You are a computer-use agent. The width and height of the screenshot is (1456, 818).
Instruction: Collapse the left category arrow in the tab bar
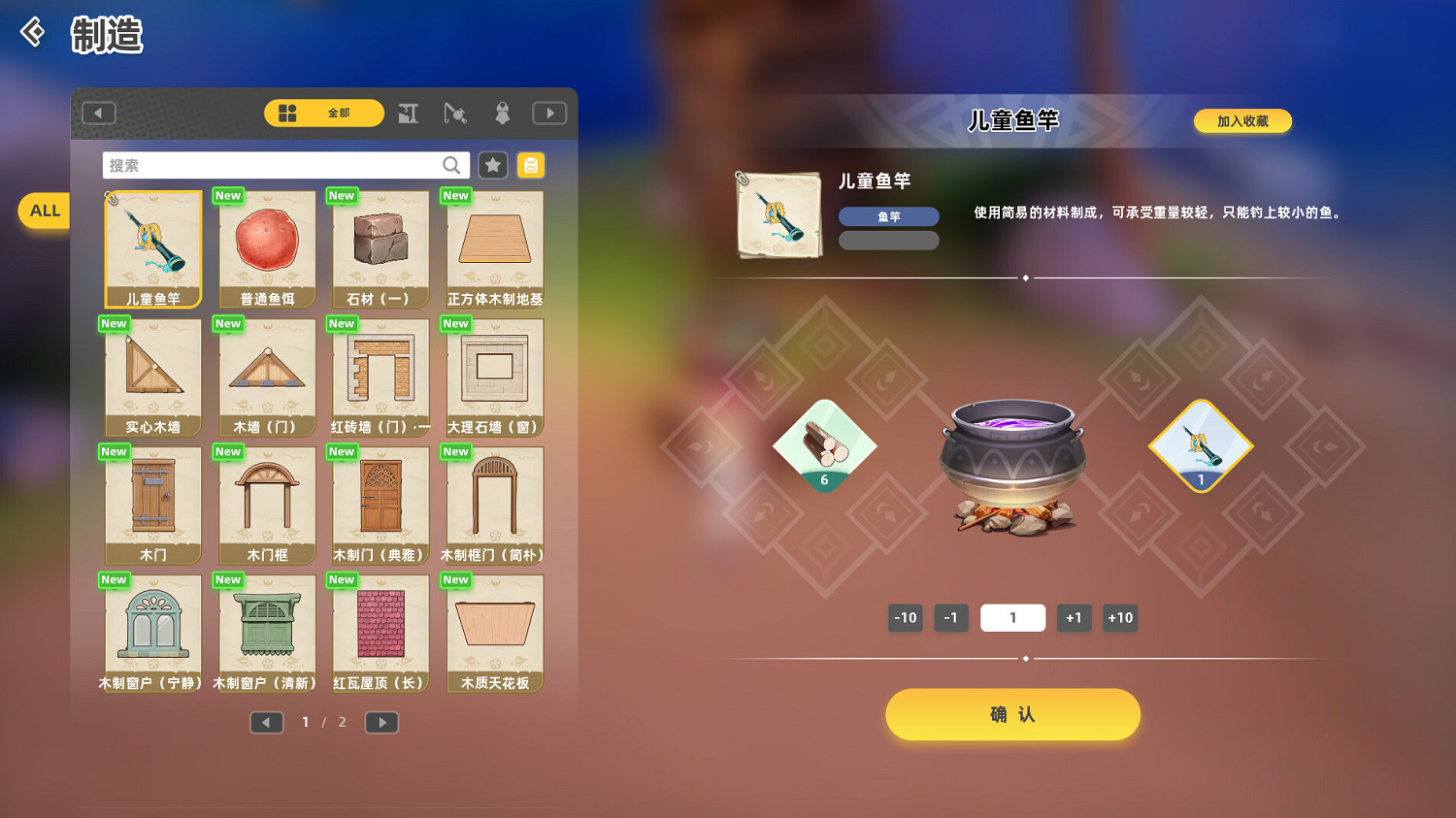pos(98,113)
